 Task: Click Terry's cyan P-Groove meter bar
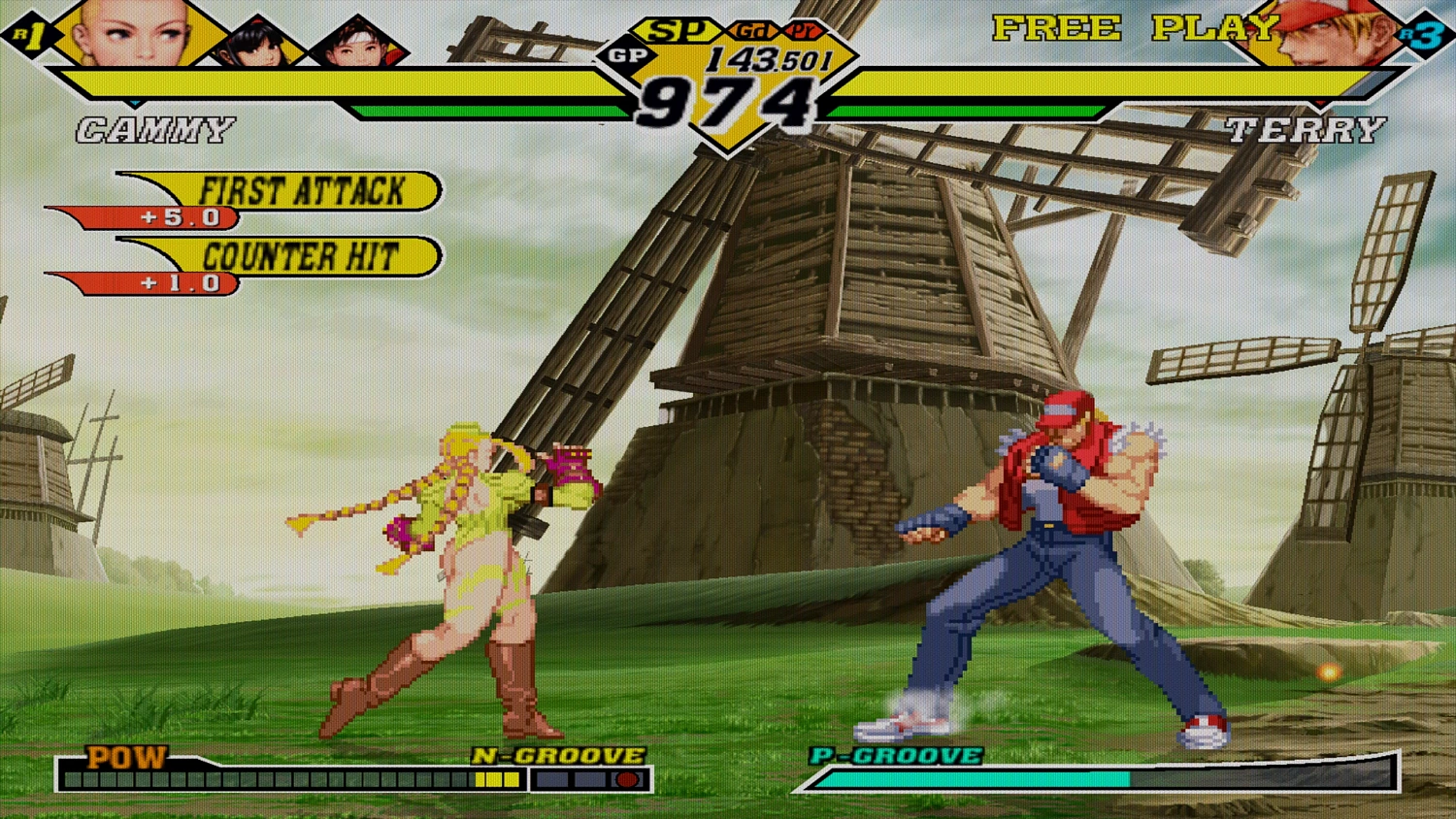pyautogui.click(x=976, y=781)
